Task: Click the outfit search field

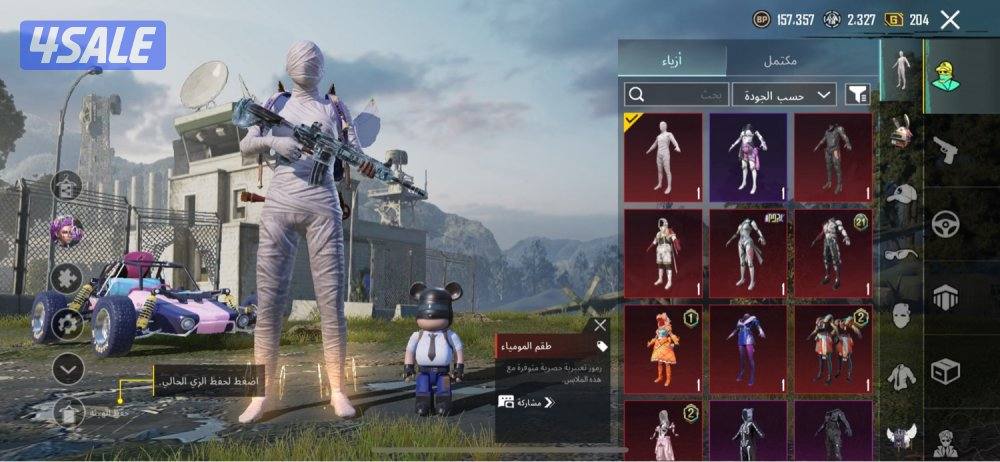Action: (675, 95)
